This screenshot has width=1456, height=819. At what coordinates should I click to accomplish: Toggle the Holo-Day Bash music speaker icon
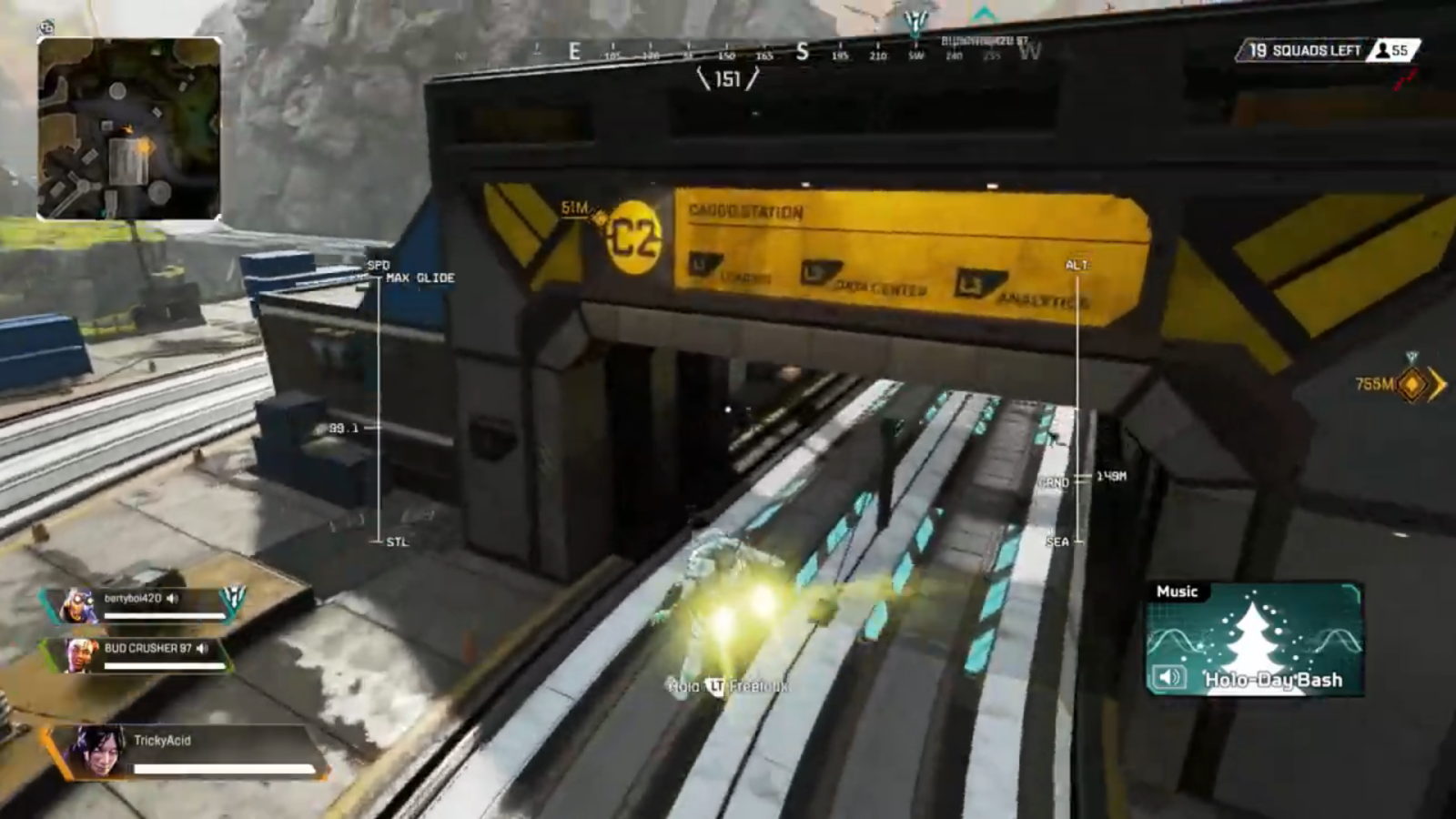click(x=1169, y=677)
